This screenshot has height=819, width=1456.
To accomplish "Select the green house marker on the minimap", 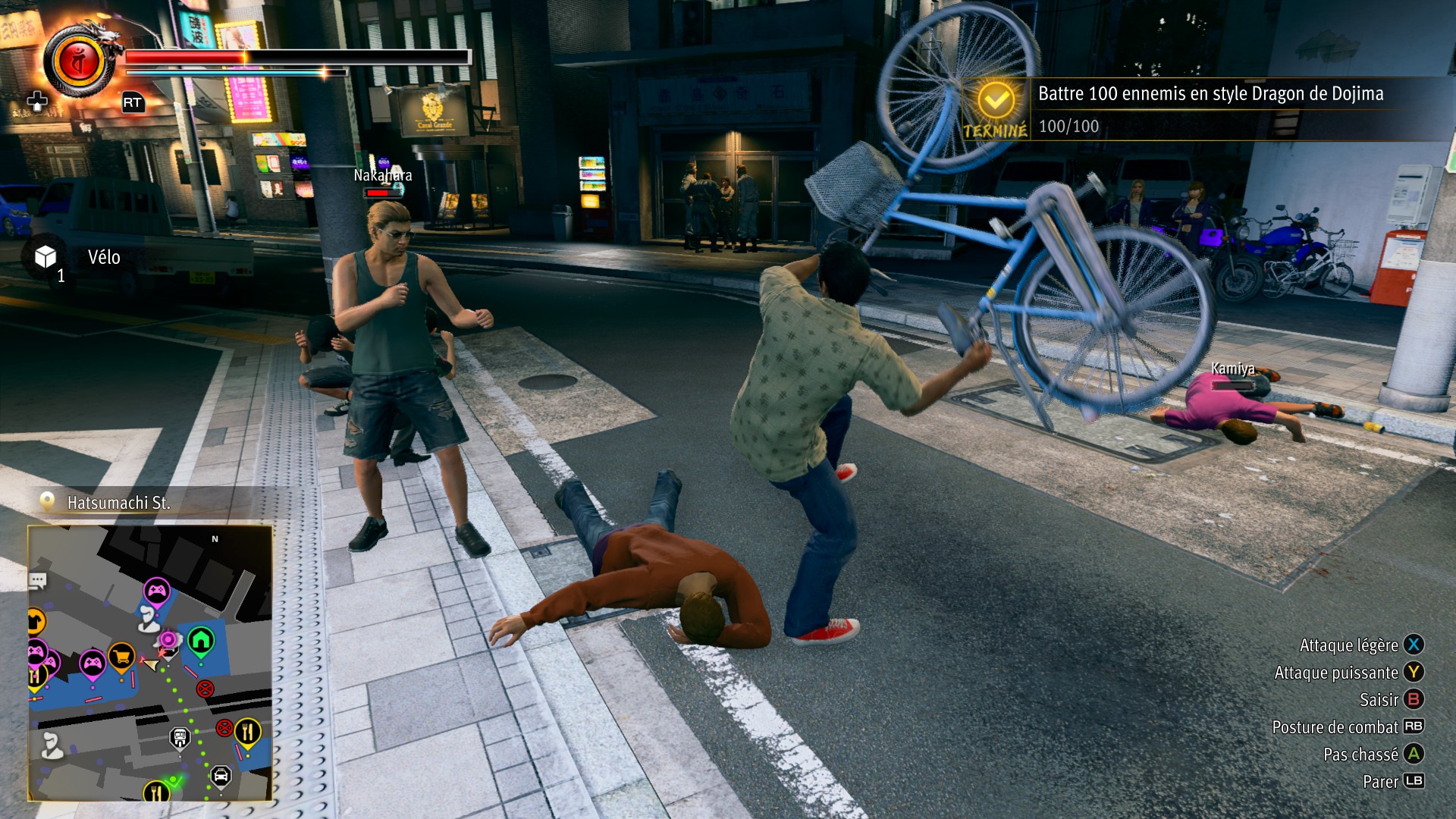I will 201,641.
